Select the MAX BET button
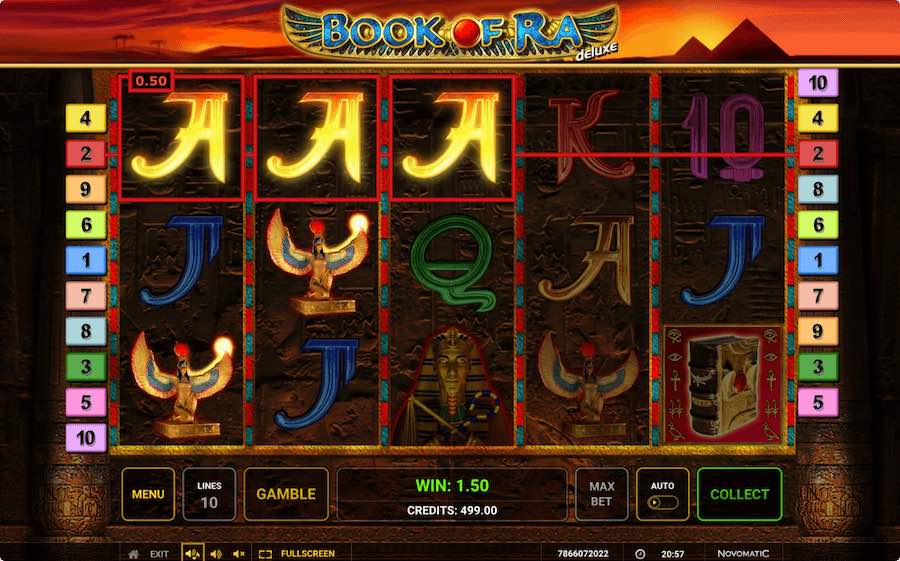Viewport: 900px width, 561px height. [x=601, y=494]
